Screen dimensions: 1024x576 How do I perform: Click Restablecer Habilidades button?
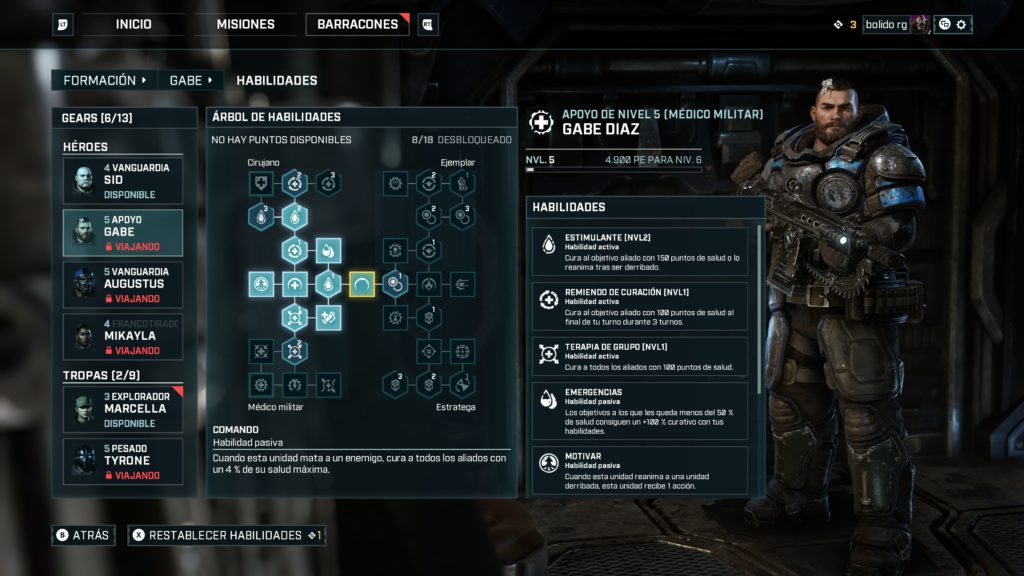pos(226,535)
